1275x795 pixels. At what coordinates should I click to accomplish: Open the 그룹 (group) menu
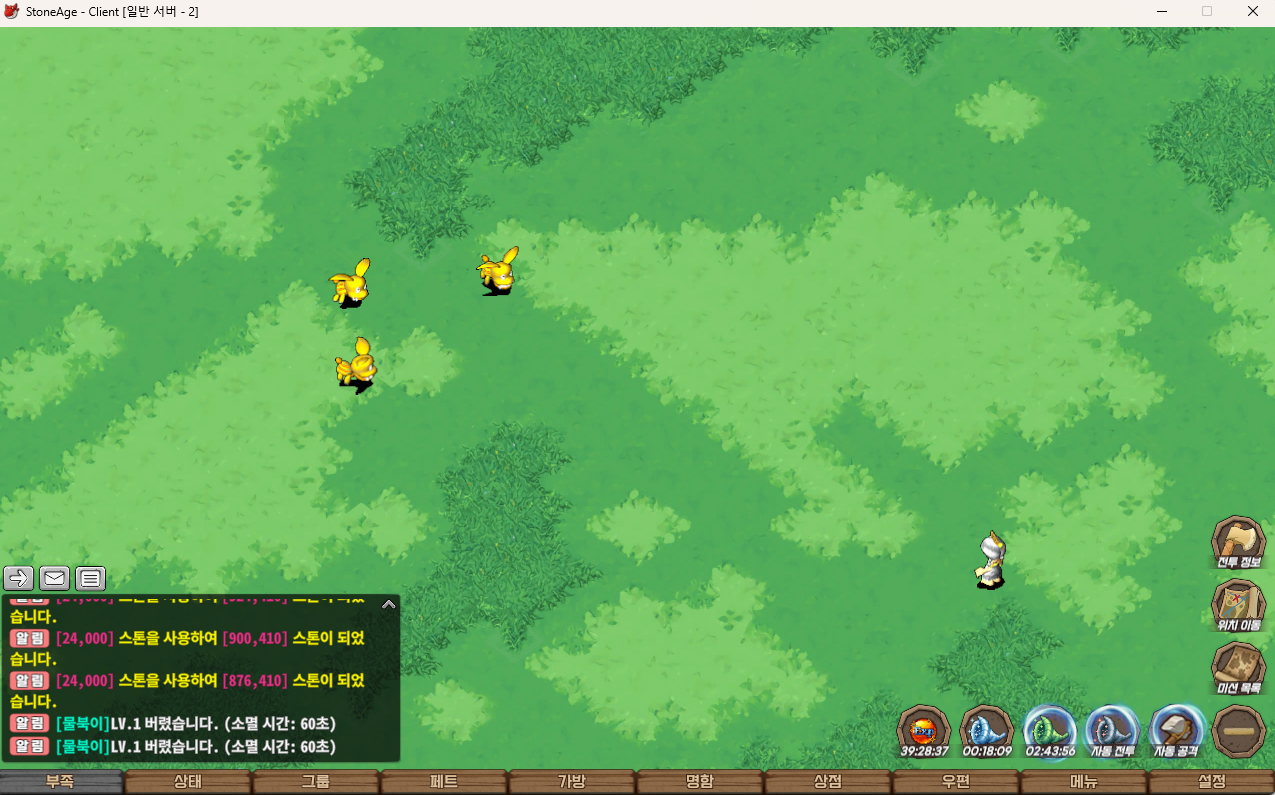tap(316, 782)
